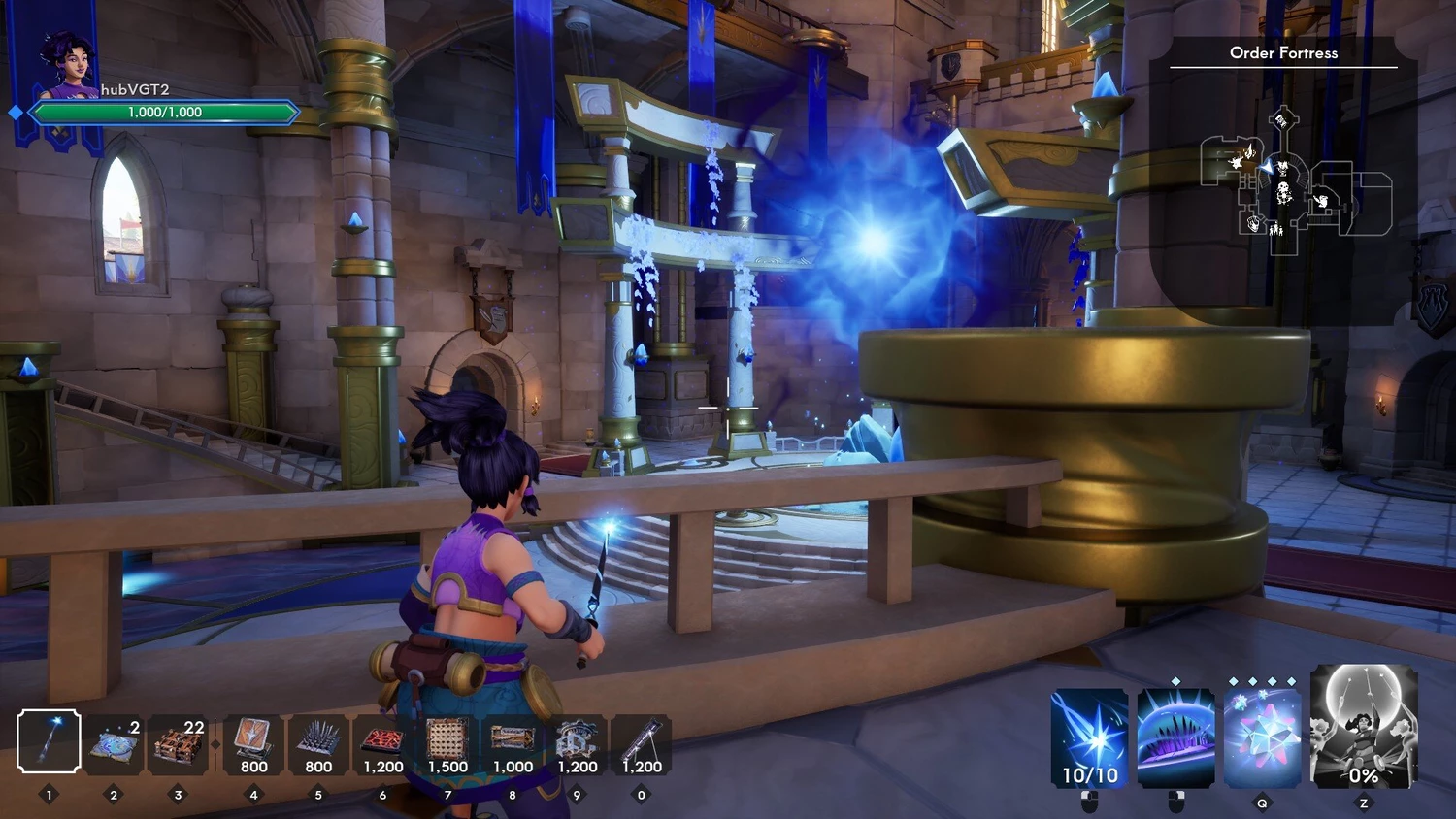
Task: Select the magic wand weapon slot
Action: click(x=49, y=742)
